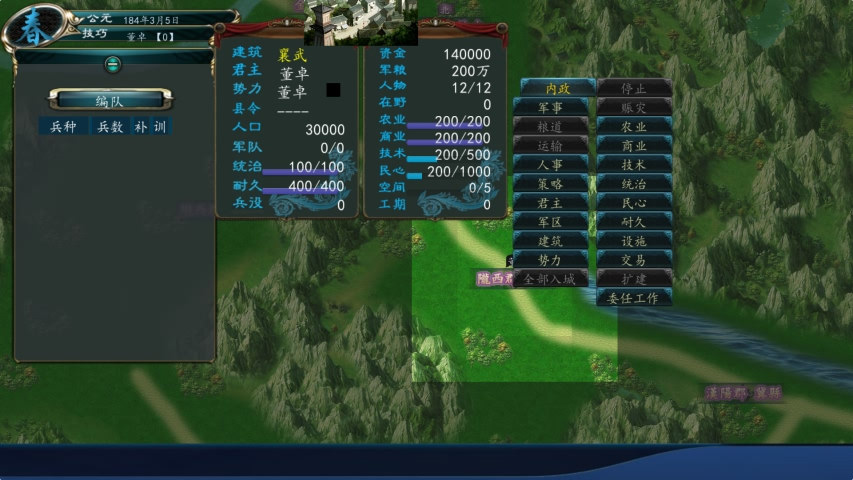Click the 编队 (Formation) header button
This screenshot has height=480, width=853.
tap(110, 100)
